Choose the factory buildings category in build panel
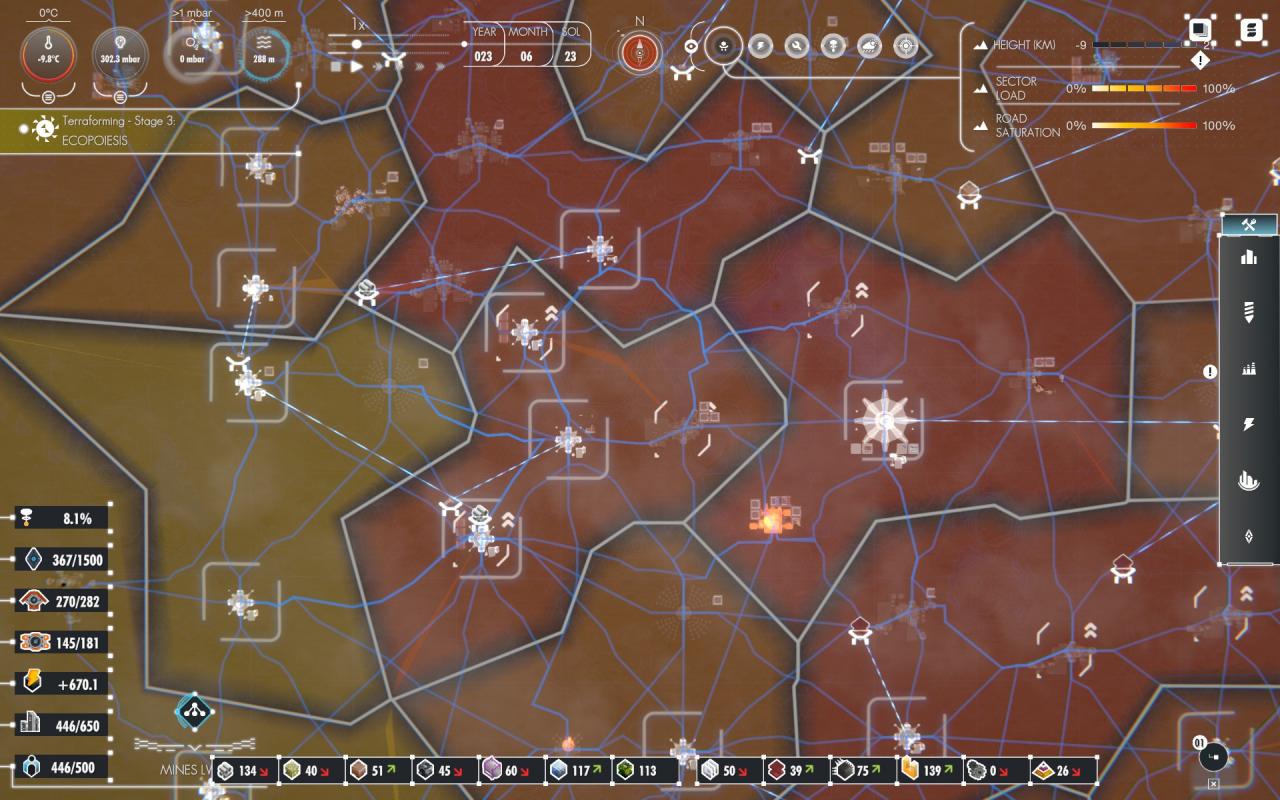Image resolution: width=1280 pixels, height=800 pixels. click(1248, 369)
